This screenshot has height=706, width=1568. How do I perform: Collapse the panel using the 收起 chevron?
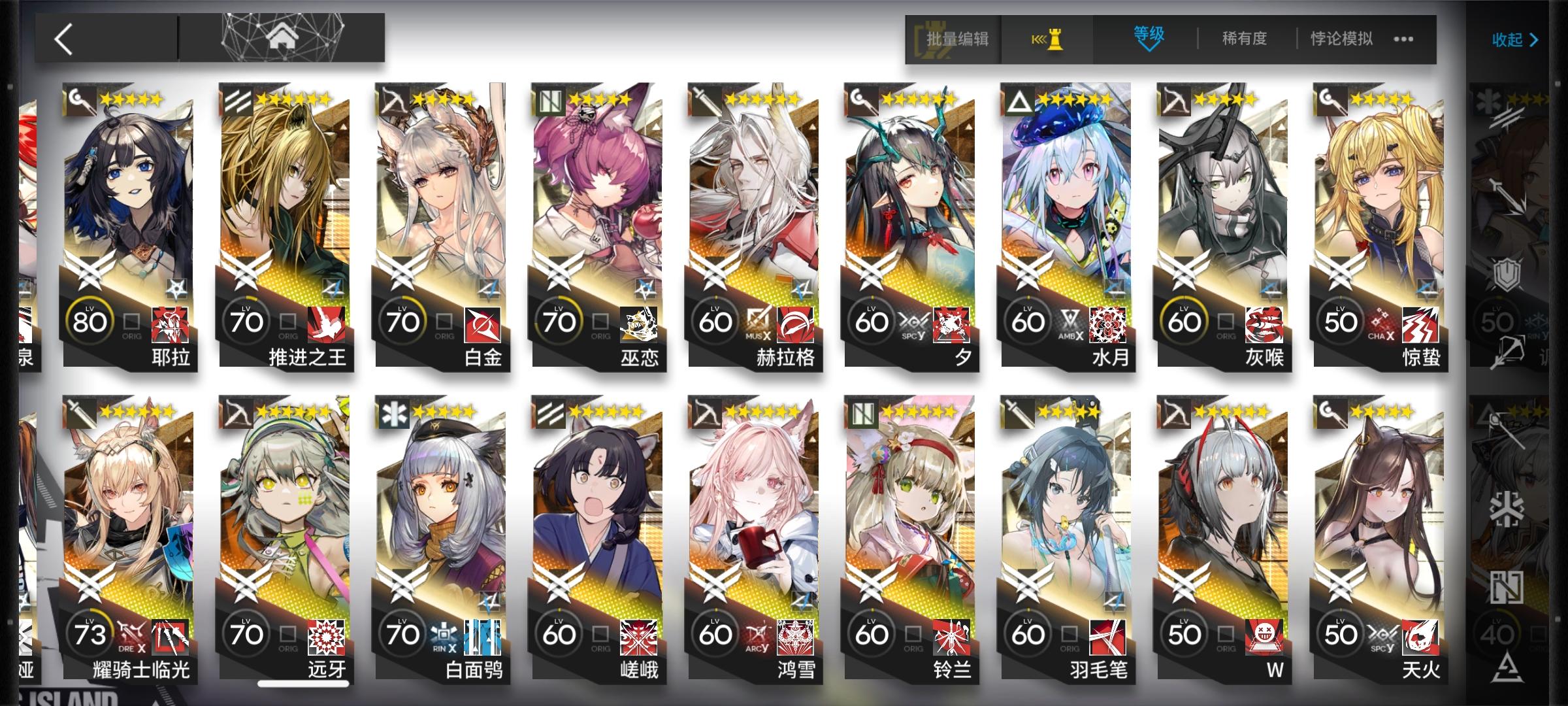pyautogui.click(x=1514, y=40)
